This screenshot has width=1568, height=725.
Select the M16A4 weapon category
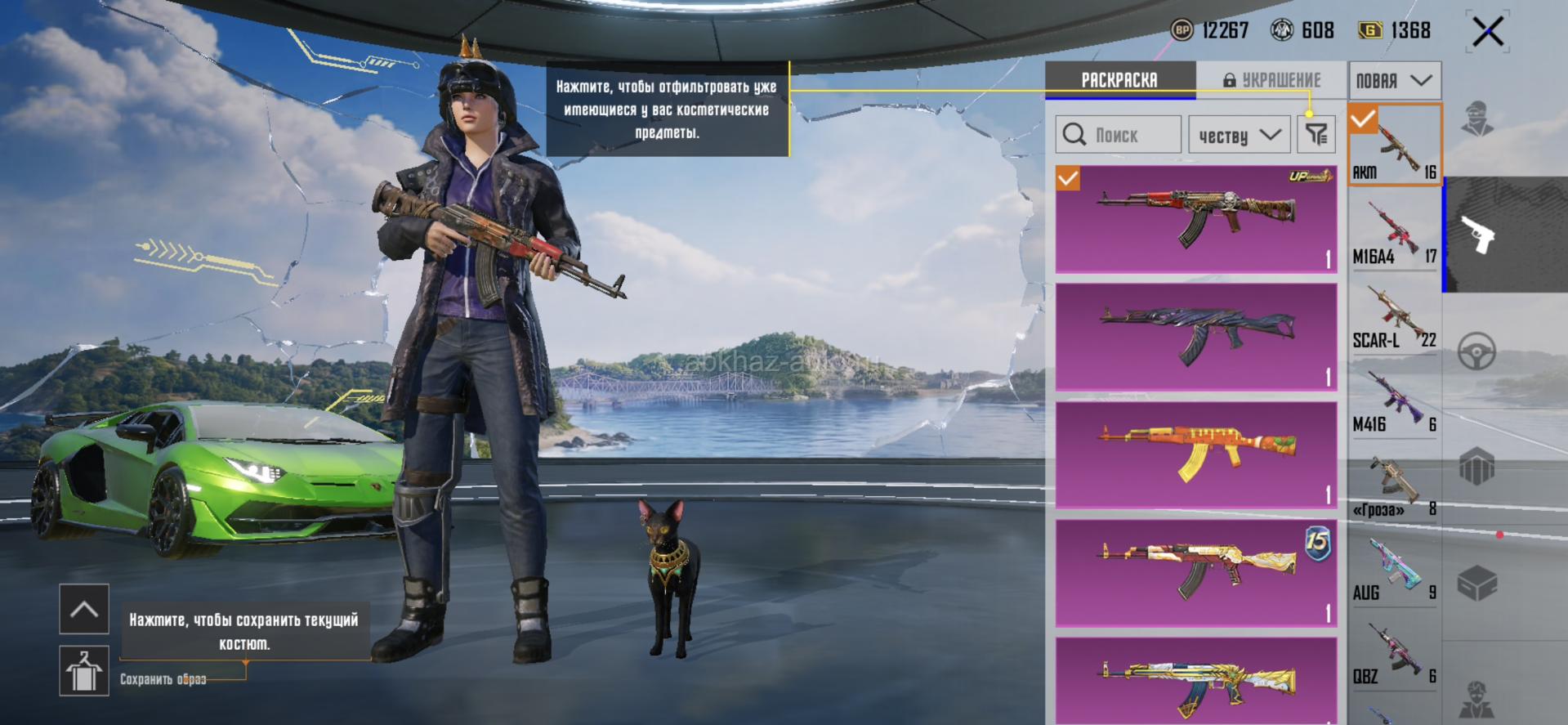point(1394,233)
